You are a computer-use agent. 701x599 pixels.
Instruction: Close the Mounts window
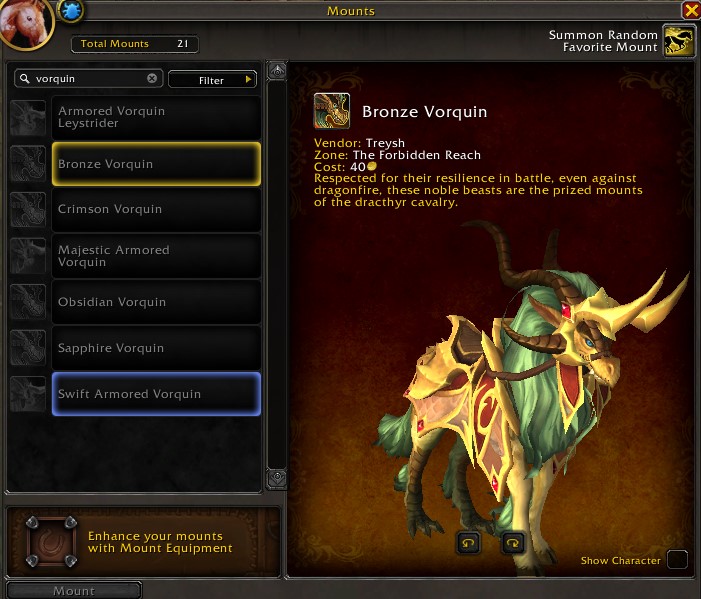690,11
